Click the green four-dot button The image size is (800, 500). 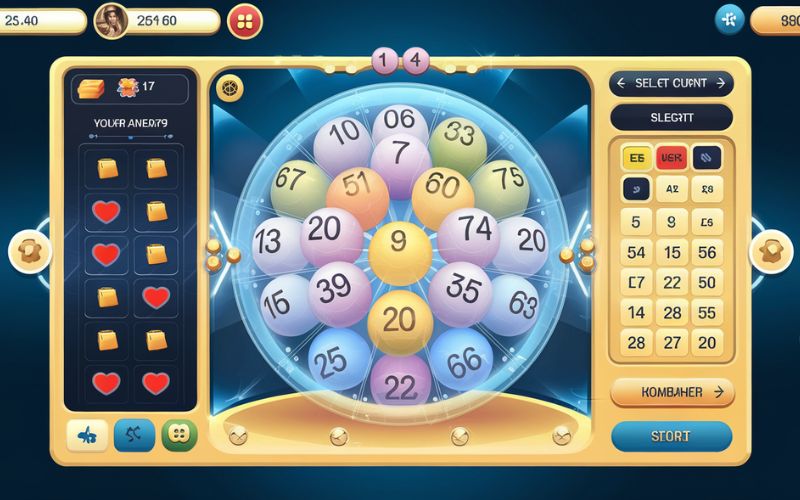coord(179,435)
